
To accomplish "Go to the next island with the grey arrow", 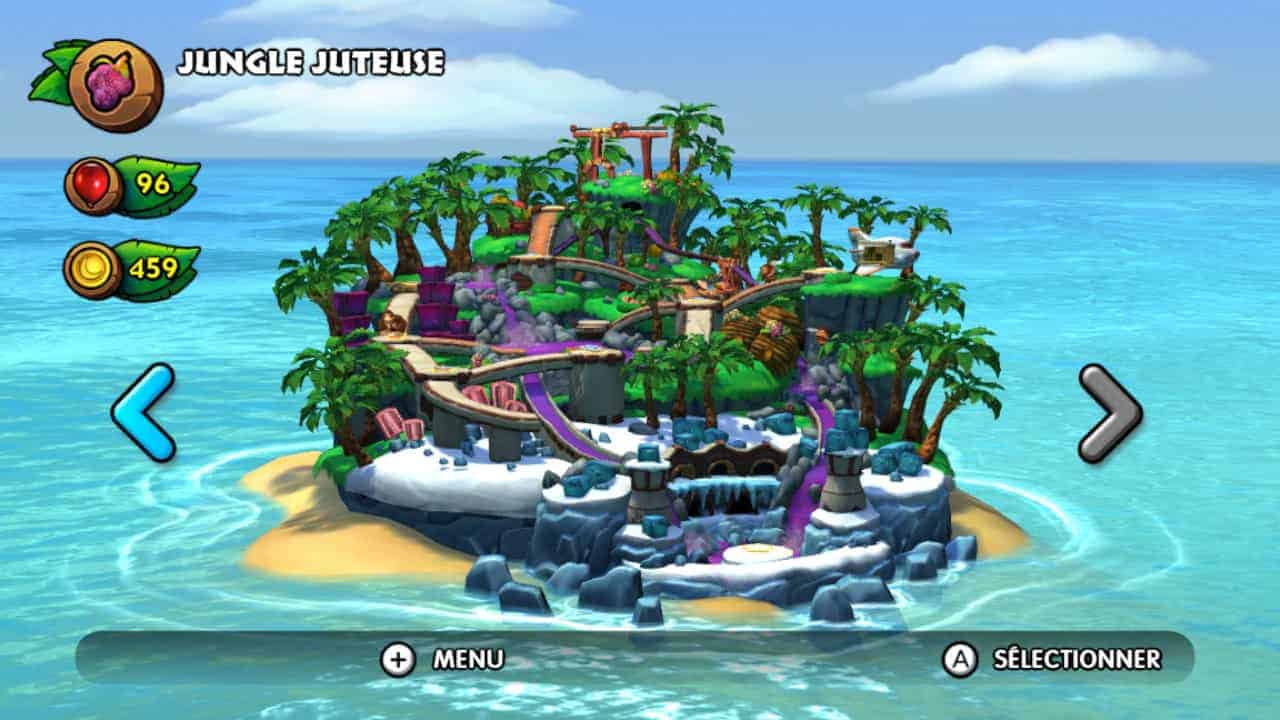I will [1109, 412].
